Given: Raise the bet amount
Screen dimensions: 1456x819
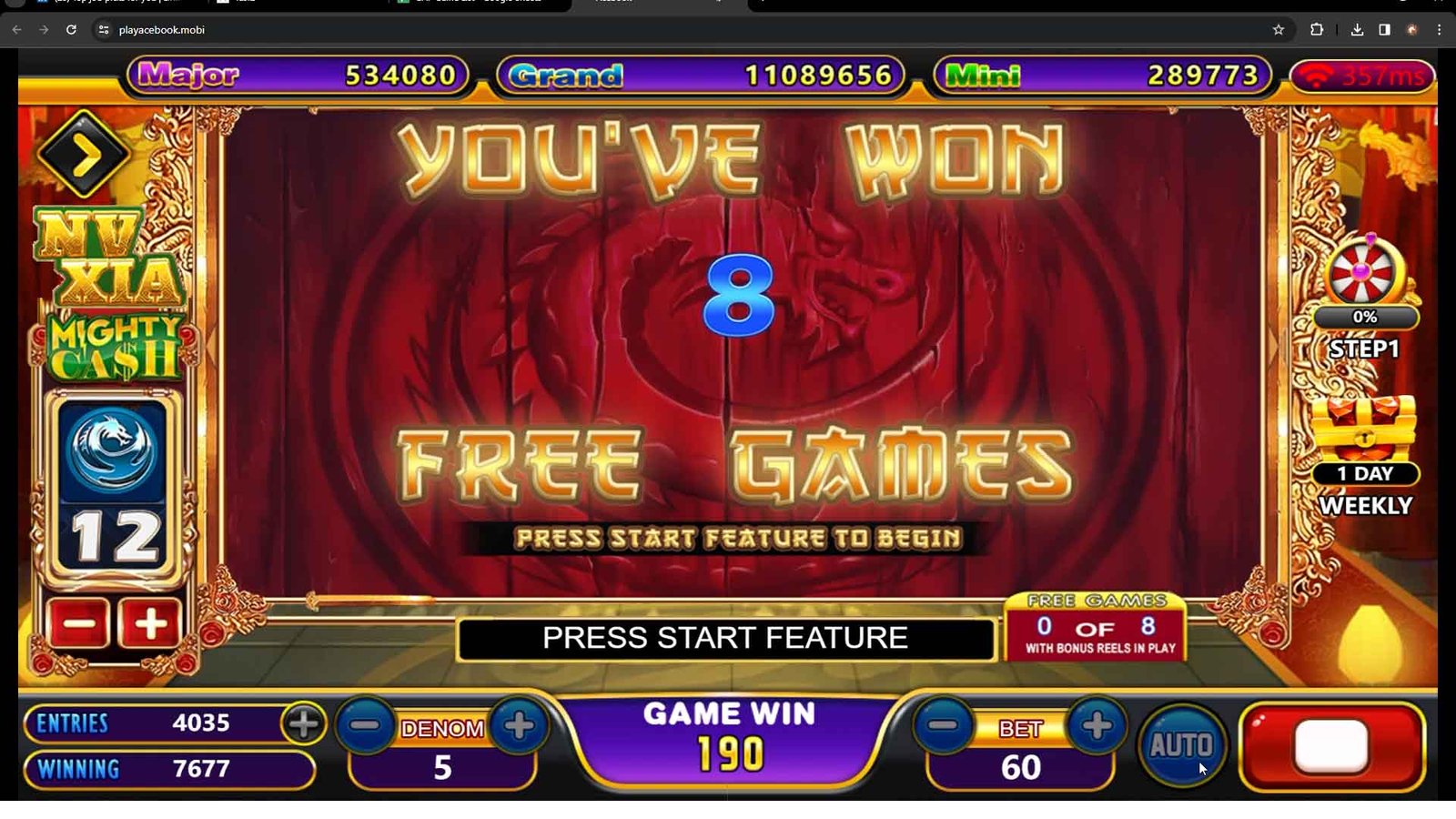Looking at the screenshot, I should coord(1097,725).
